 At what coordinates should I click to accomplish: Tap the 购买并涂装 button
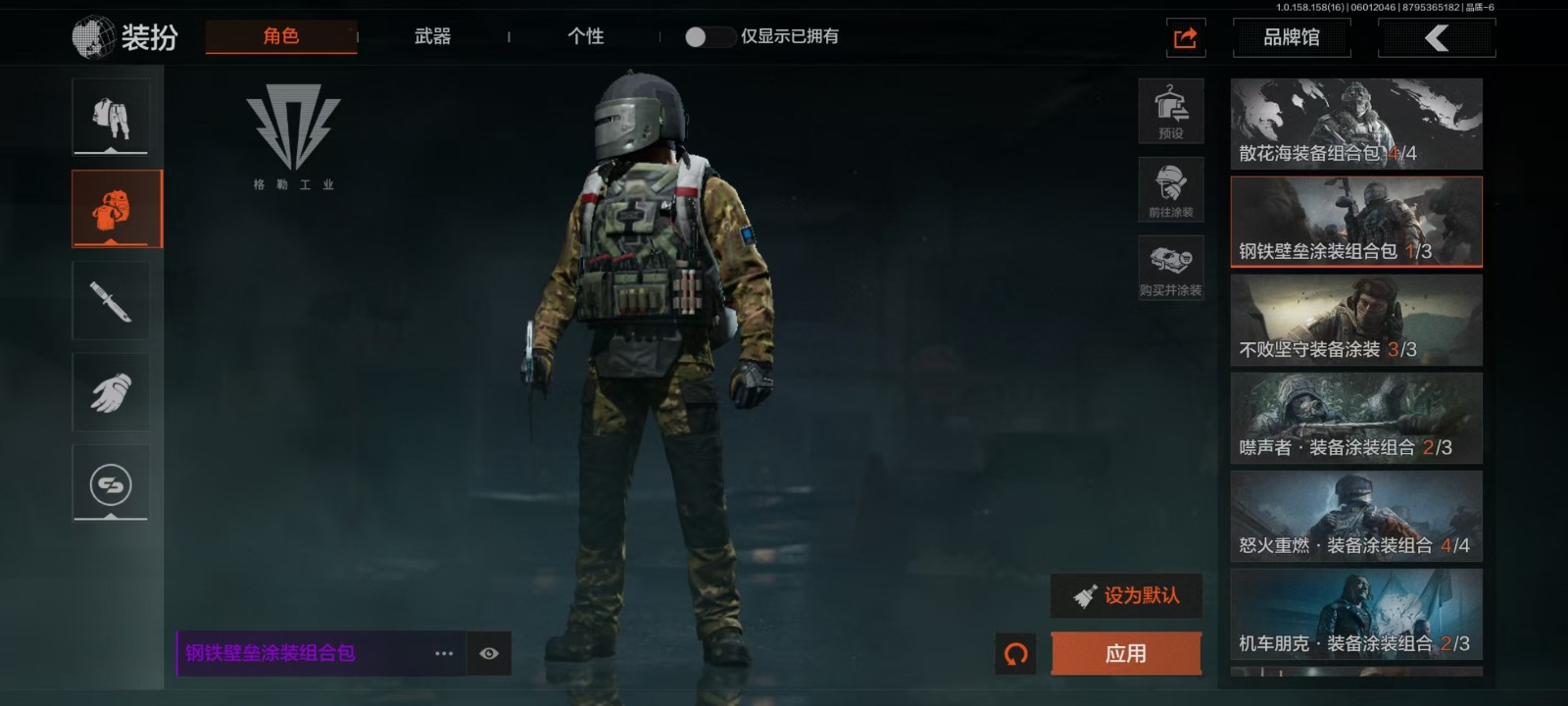(1171, 269)
